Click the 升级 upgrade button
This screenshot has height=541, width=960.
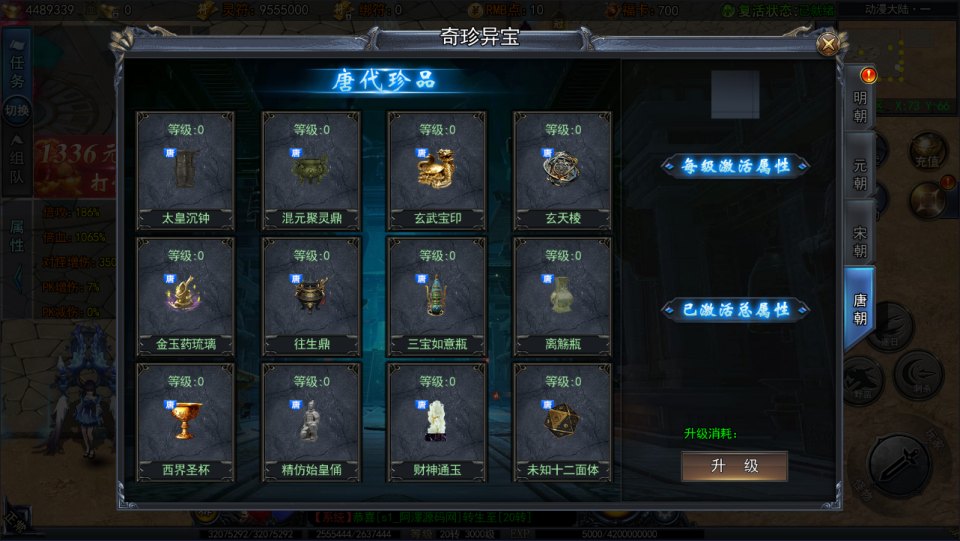(734, 466)
